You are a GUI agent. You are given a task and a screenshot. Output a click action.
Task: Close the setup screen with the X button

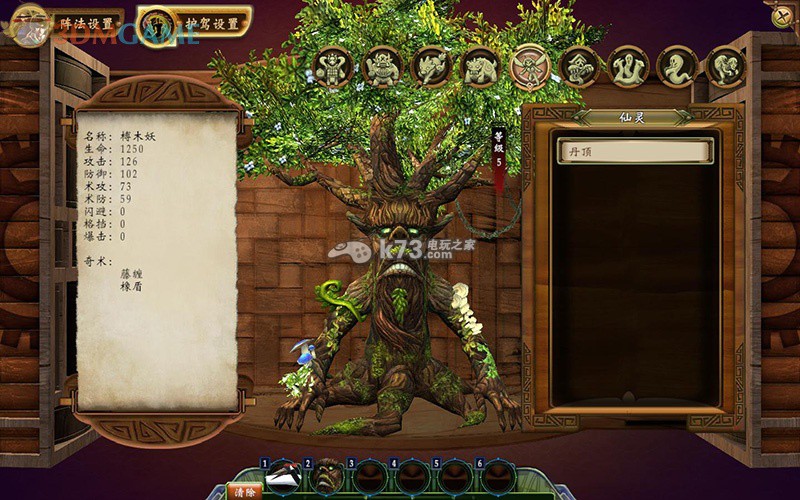780,15
